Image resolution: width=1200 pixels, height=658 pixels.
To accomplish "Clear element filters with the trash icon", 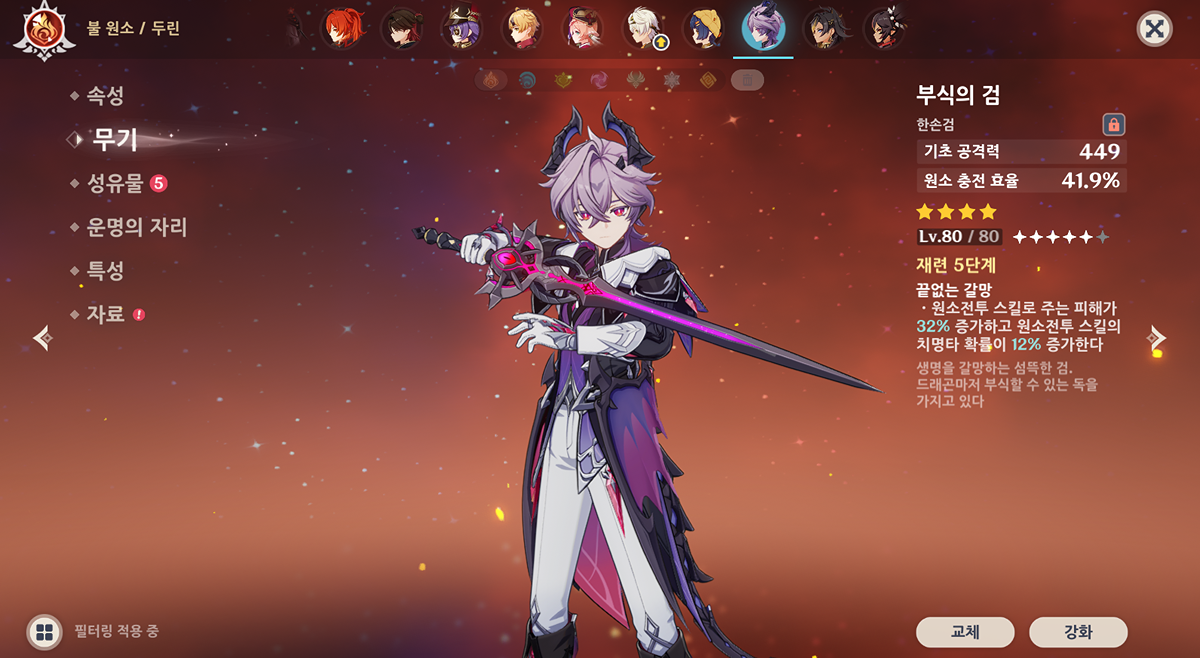I will tap(746, 80).
